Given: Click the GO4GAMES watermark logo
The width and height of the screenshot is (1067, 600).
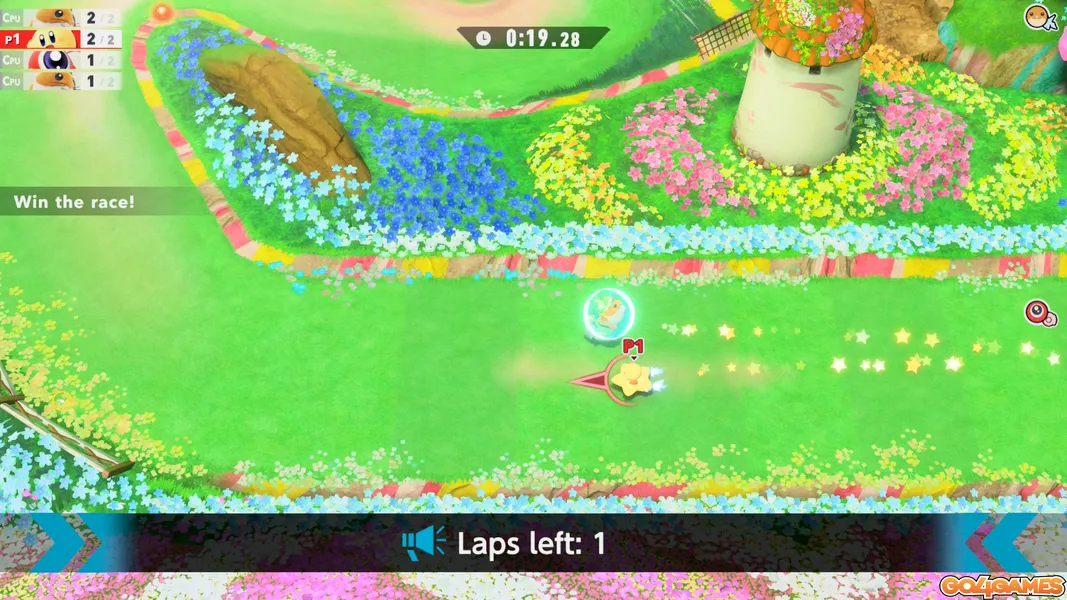Looking at the screenshot, I should (x=1000, y=586).
